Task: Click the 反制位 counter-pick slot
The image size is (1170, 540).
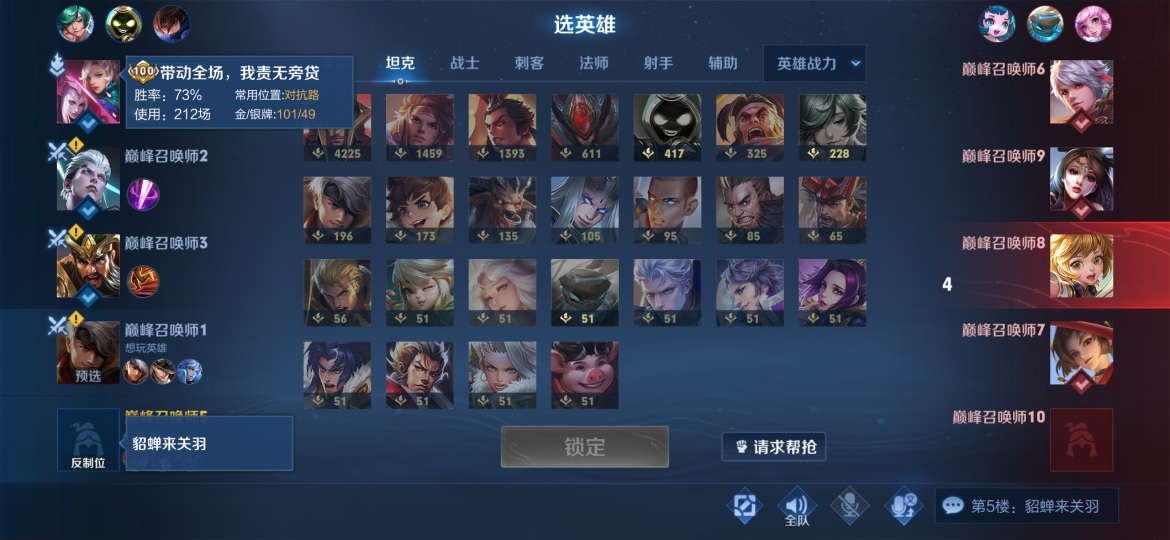Action: 88,440
